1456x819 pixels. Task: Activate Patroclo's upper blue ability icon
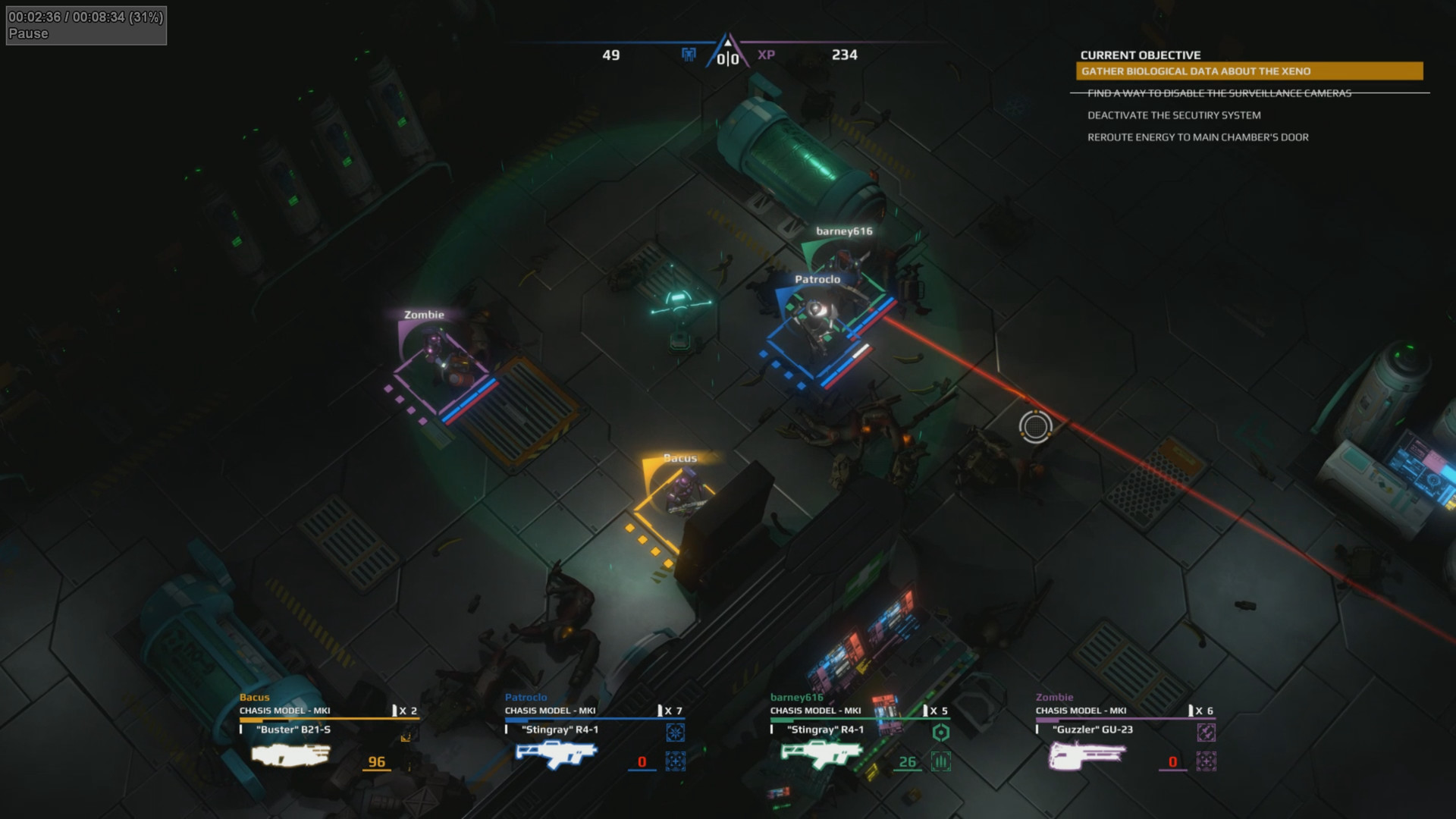coord(675,732)
